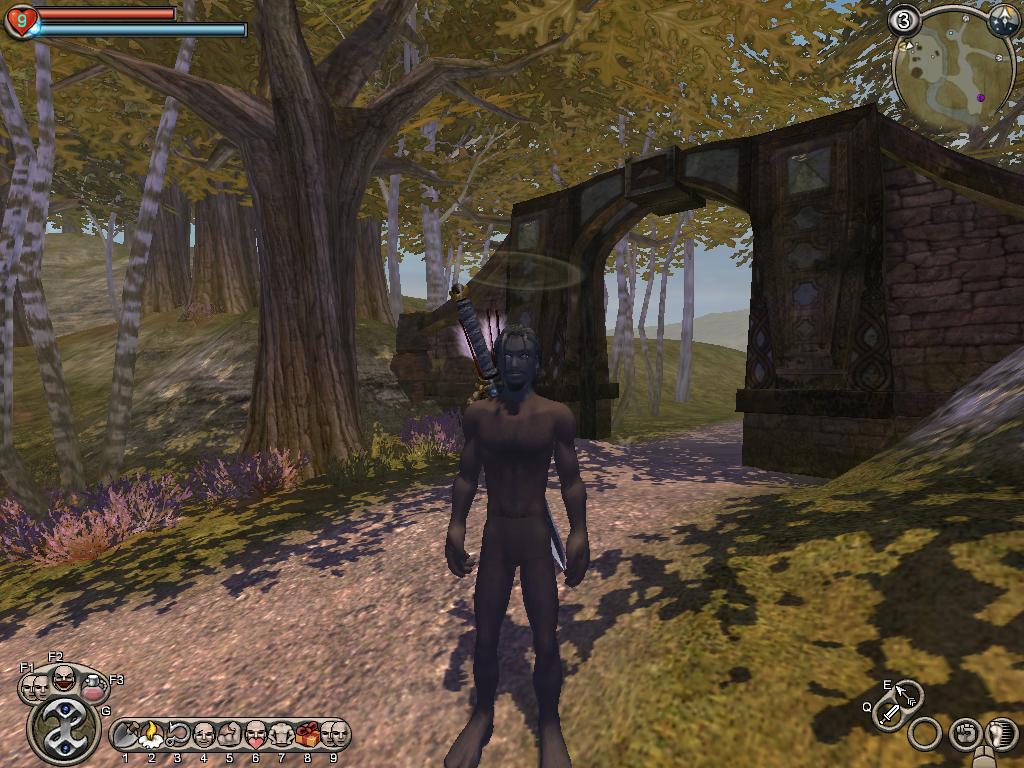The height and width of the screenshot is (768, 1024).
Task: Select the flexing arm expression slot
Action: [230, 736]
